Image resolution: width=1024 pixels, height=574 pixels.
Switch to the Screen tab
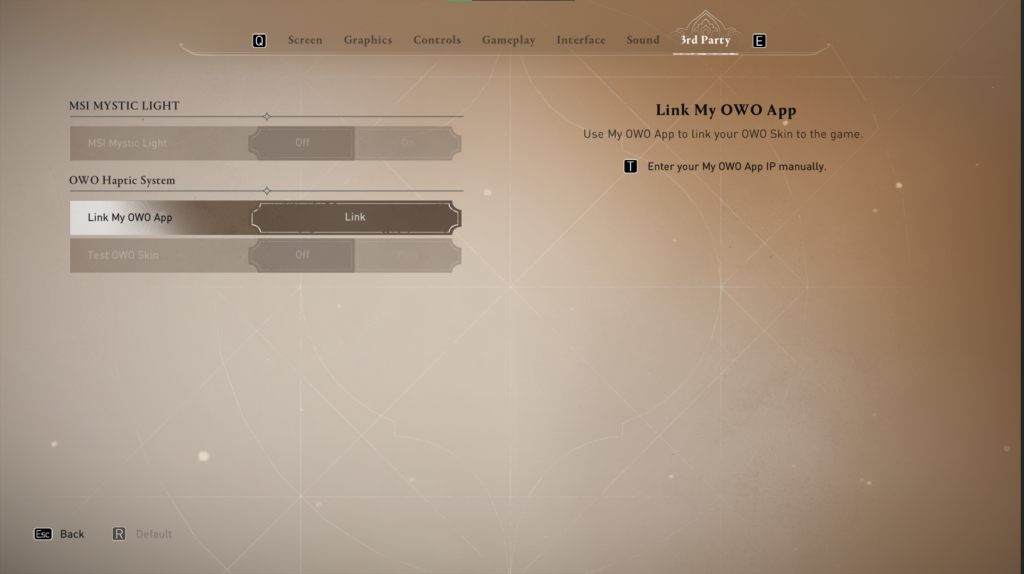(305, 40)
